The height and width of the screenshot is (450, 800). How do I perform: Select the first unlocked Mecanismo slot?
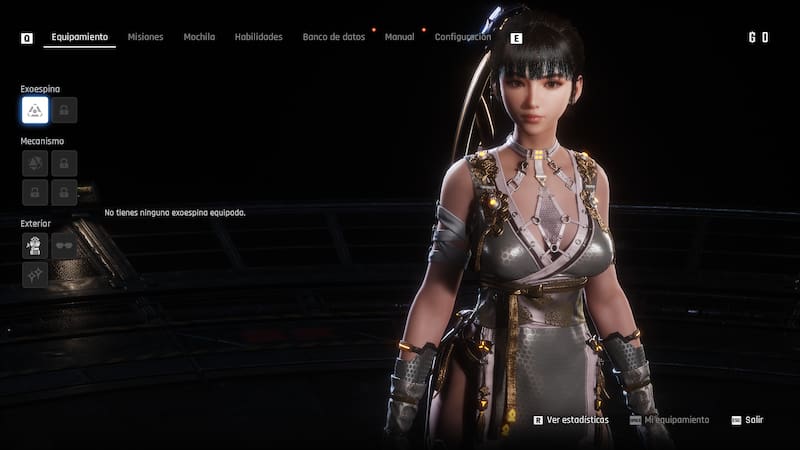tap(35, 163)
